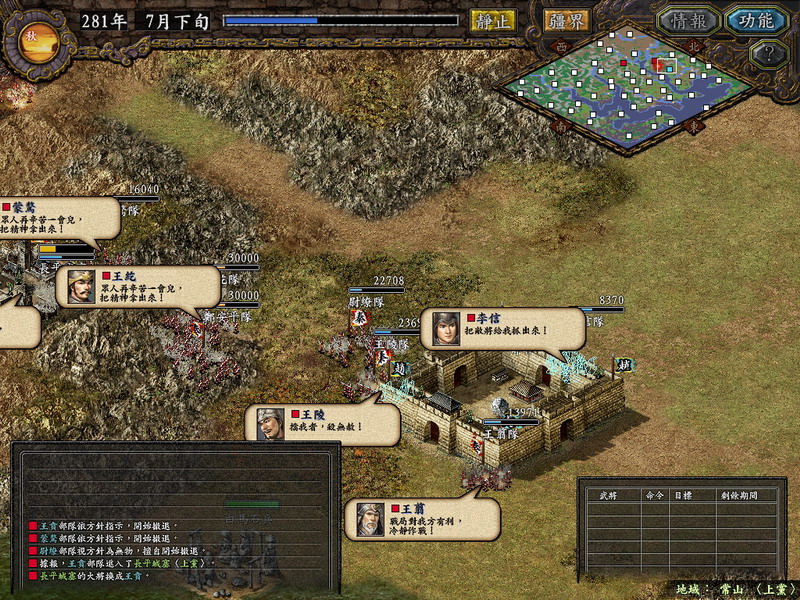
Task: Click 王齕's portrait in speech bubble
Action: pos(81,287)
